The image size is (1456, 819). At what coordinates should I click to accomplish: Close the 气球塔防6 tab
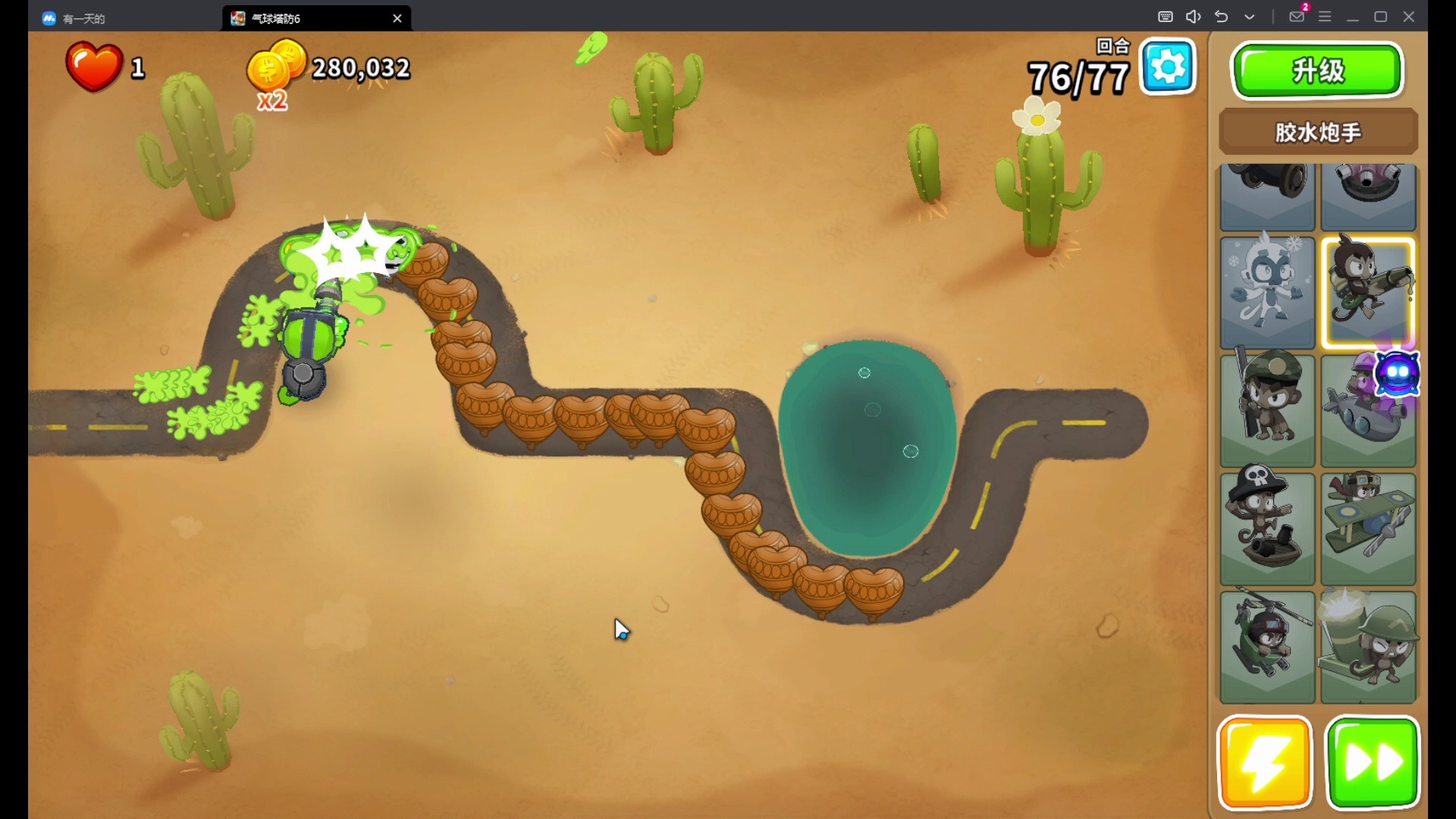[x=397, y=18]
